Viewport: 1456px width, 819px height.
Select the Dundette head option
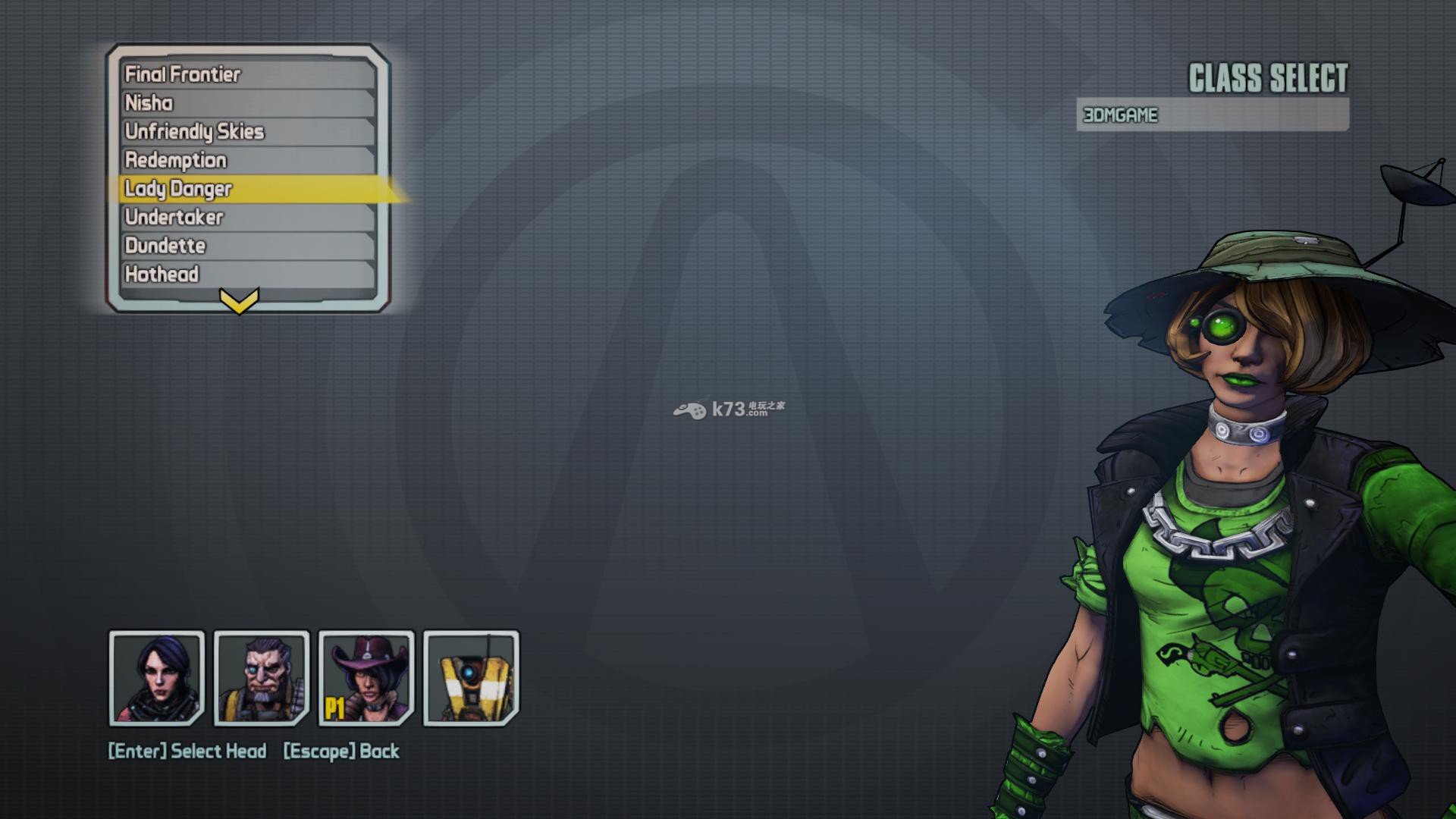click(247, 246)
